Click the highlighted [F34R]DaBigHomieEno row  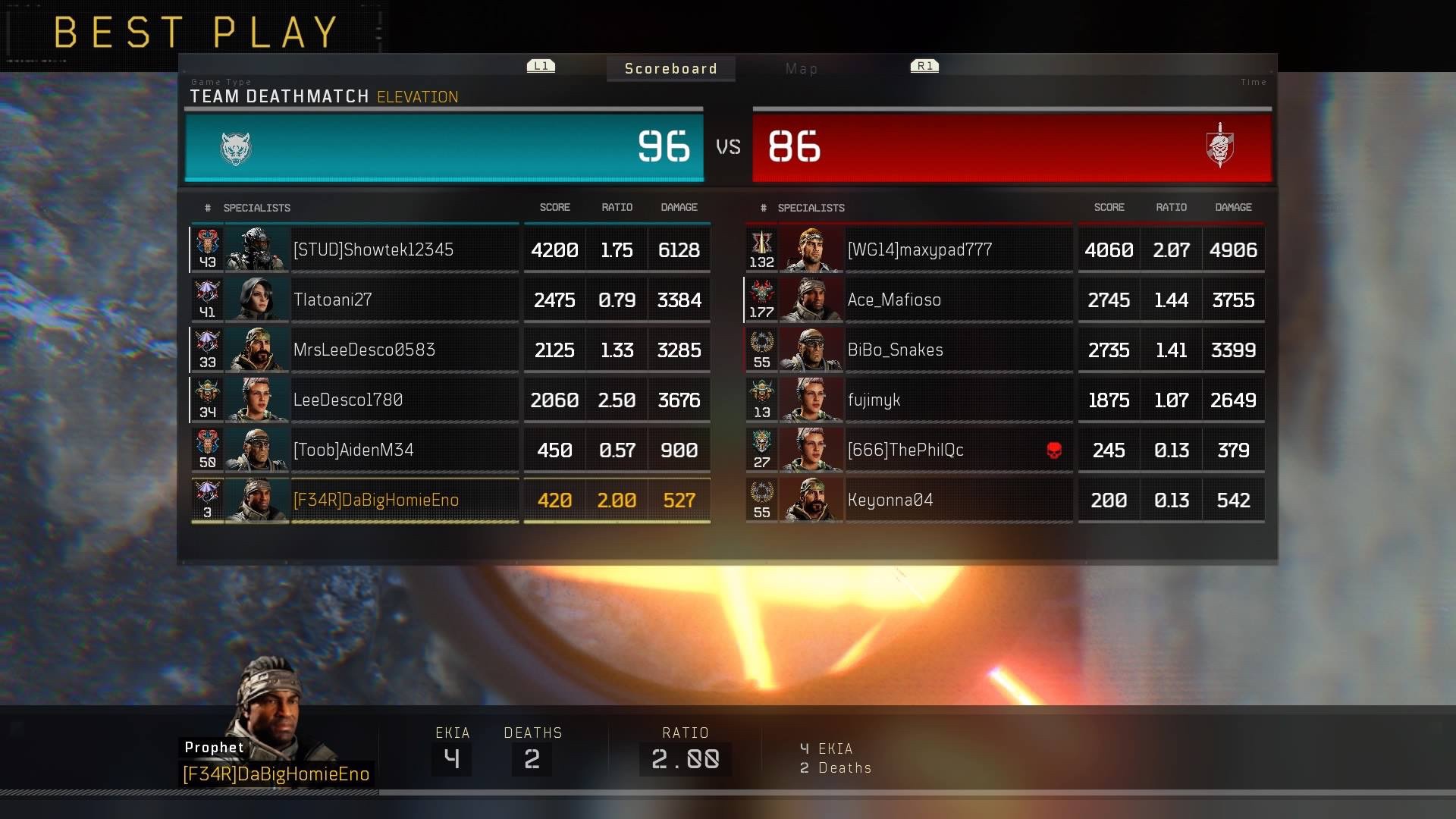(375, 500)
